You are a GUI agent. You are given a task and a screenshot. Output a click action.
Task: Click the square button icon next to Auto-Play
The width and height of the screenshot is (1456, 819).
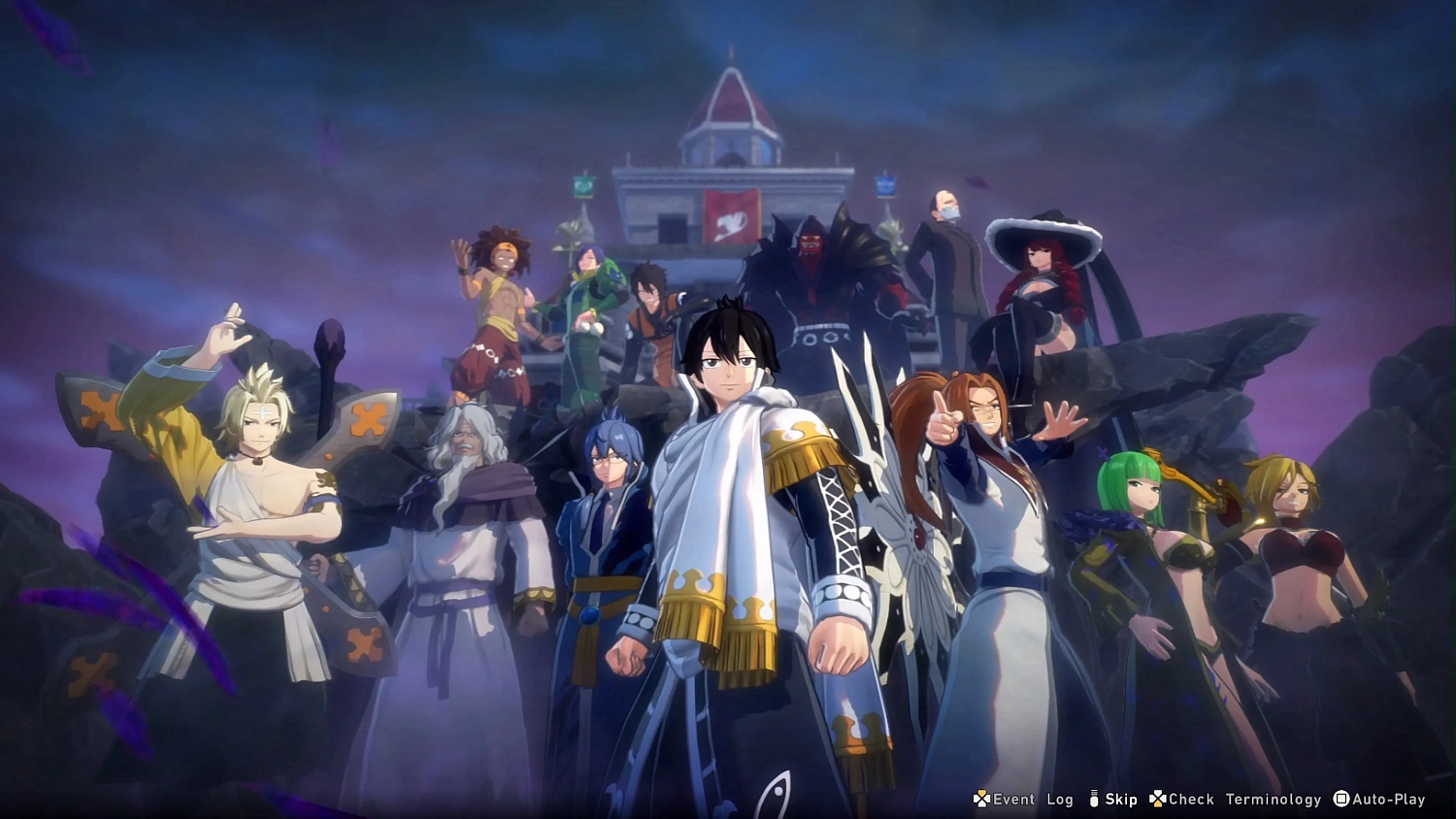1341,800
